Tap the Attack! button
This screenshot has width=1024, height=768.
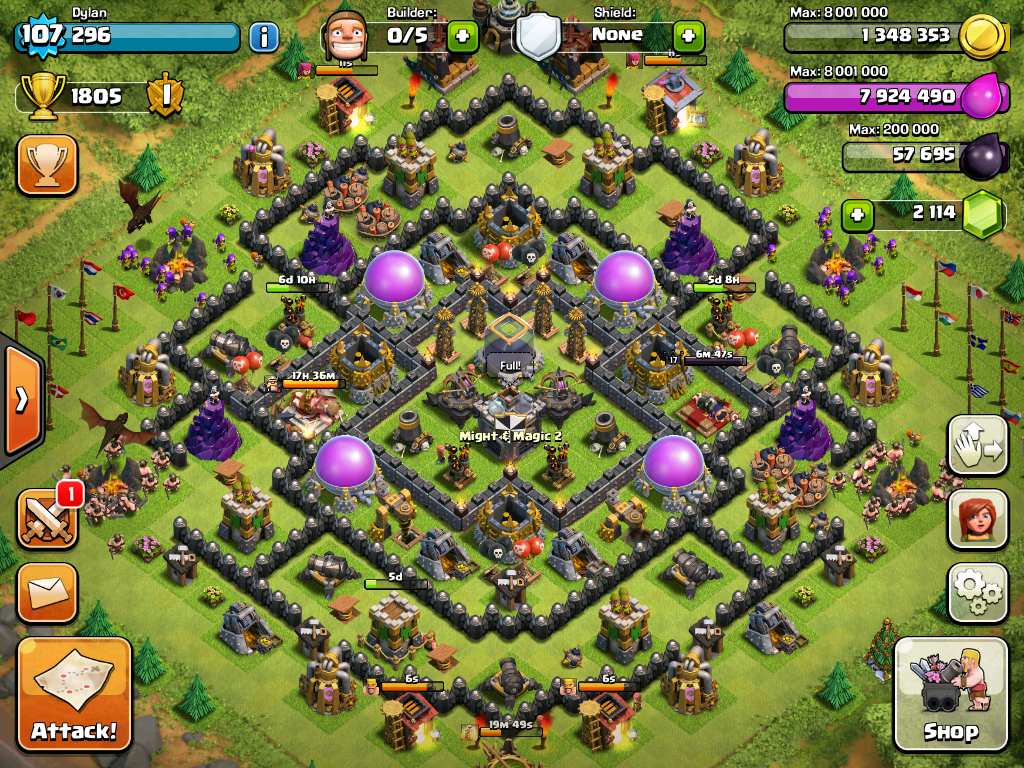click(x=74, y=693)
